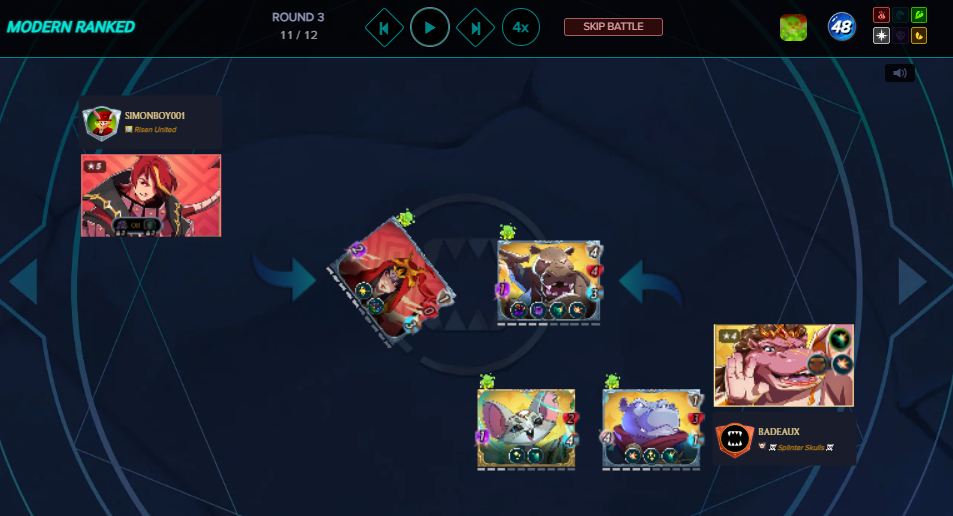Advance to the next round
953x516 pixels.
click(475, 27)
